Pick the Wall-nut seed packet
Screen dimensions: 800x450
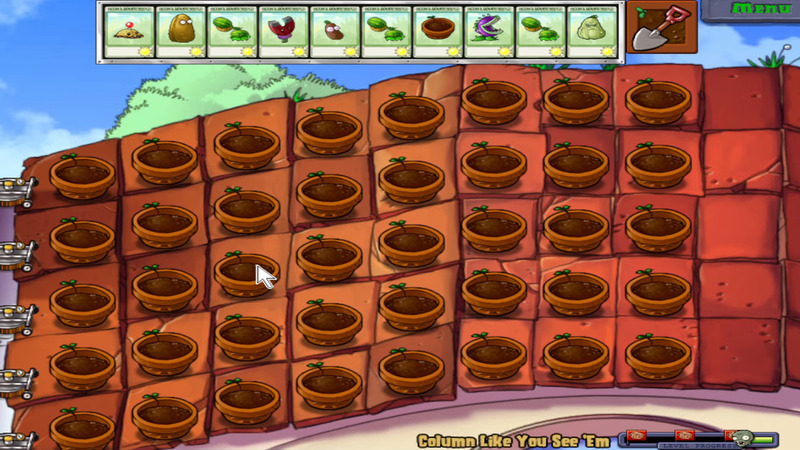pos(180,32)
